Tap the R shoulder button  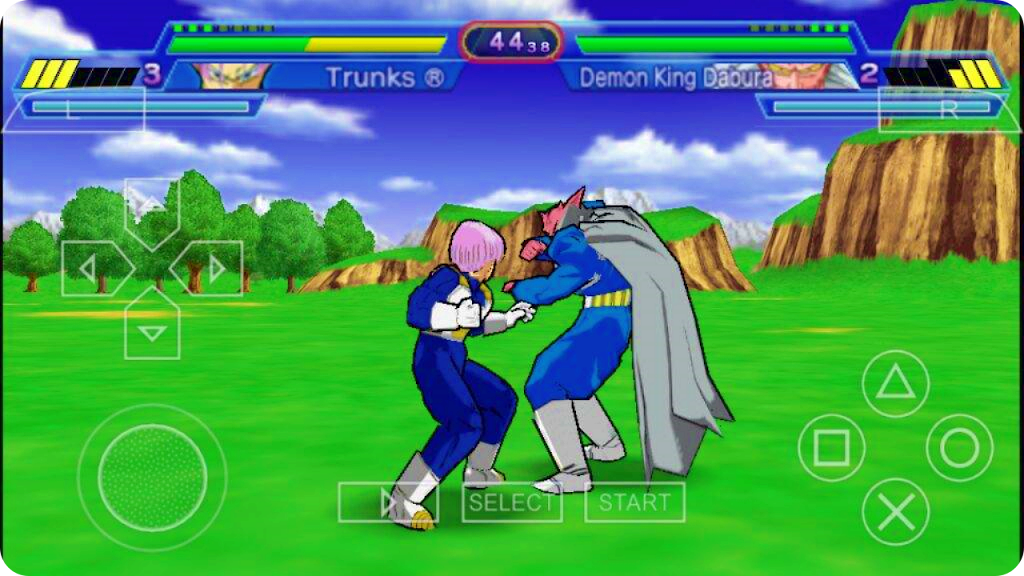click(948, 109)
